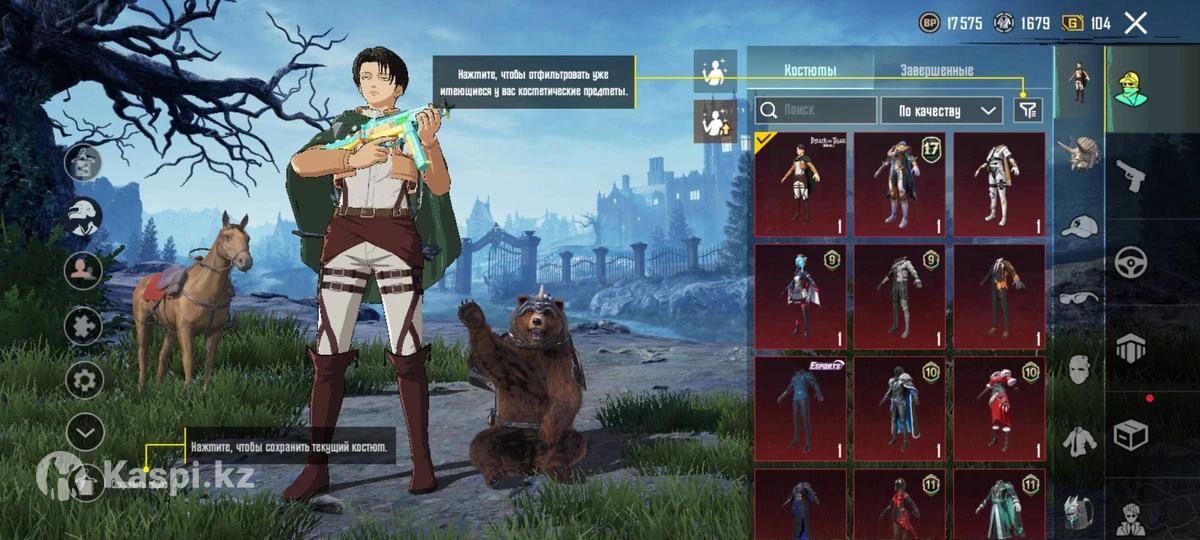Select the Esports blue suit costume
Screen dimensions: 1200x540
click(x=800, y=408)
